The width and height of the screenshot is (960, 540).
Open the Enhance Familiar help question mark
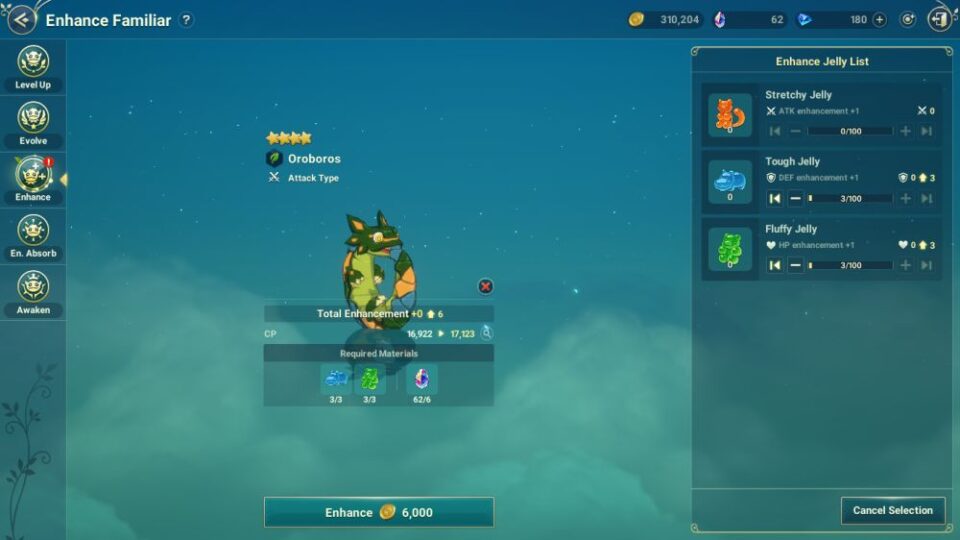point(186,20)
